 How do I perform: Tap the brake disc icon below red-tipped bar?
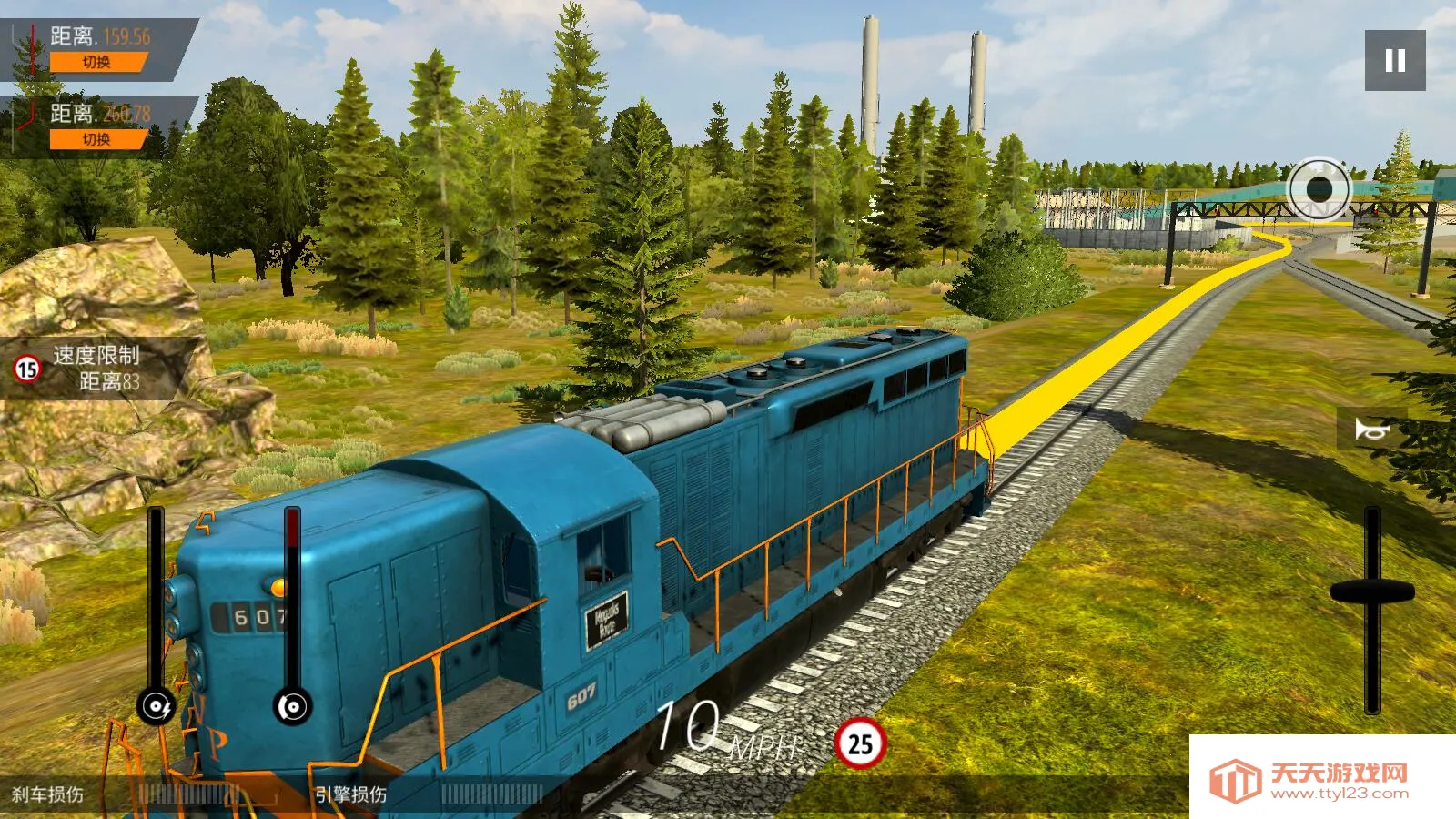click(x=292, y=706)
